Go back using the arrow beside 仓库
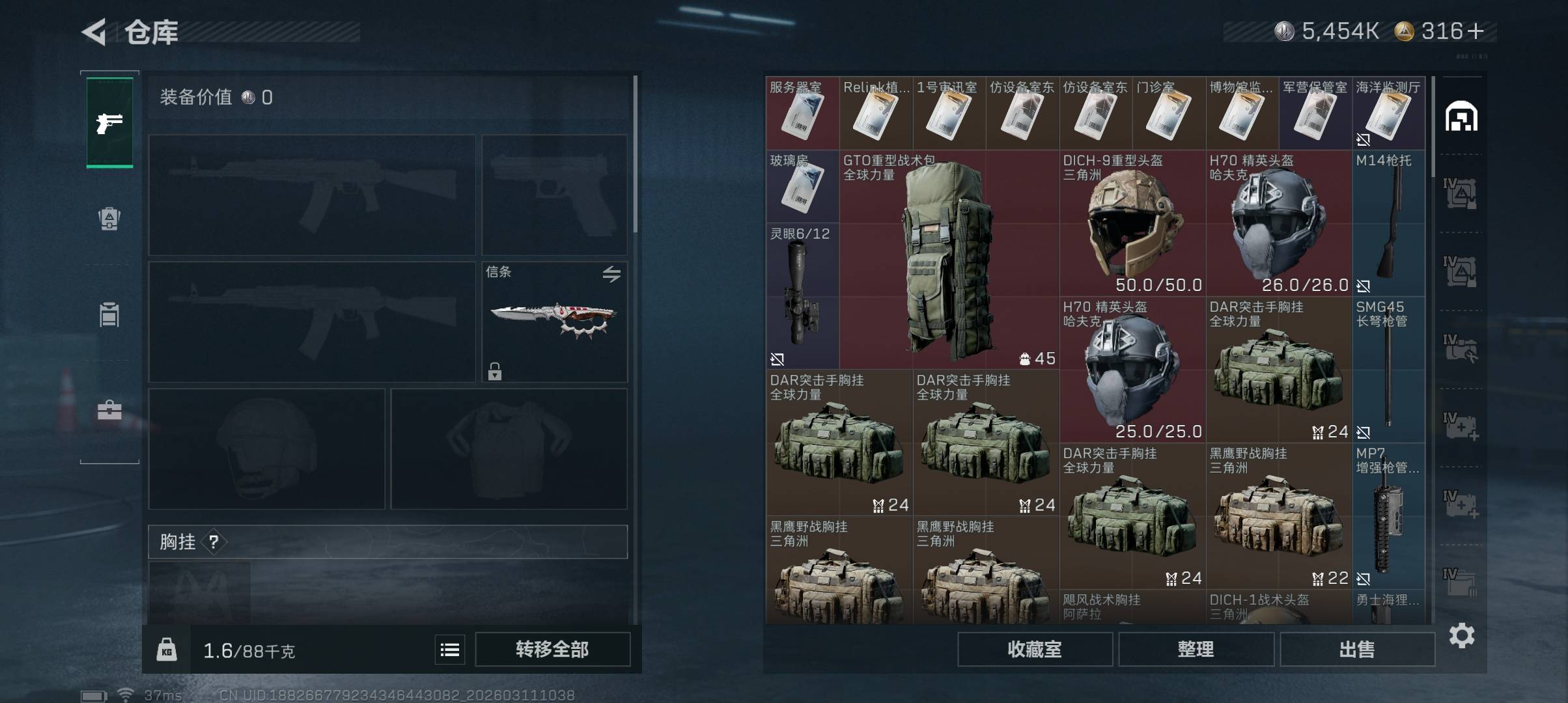Screen dimensions: 1568x703 [x=94, y=32]
